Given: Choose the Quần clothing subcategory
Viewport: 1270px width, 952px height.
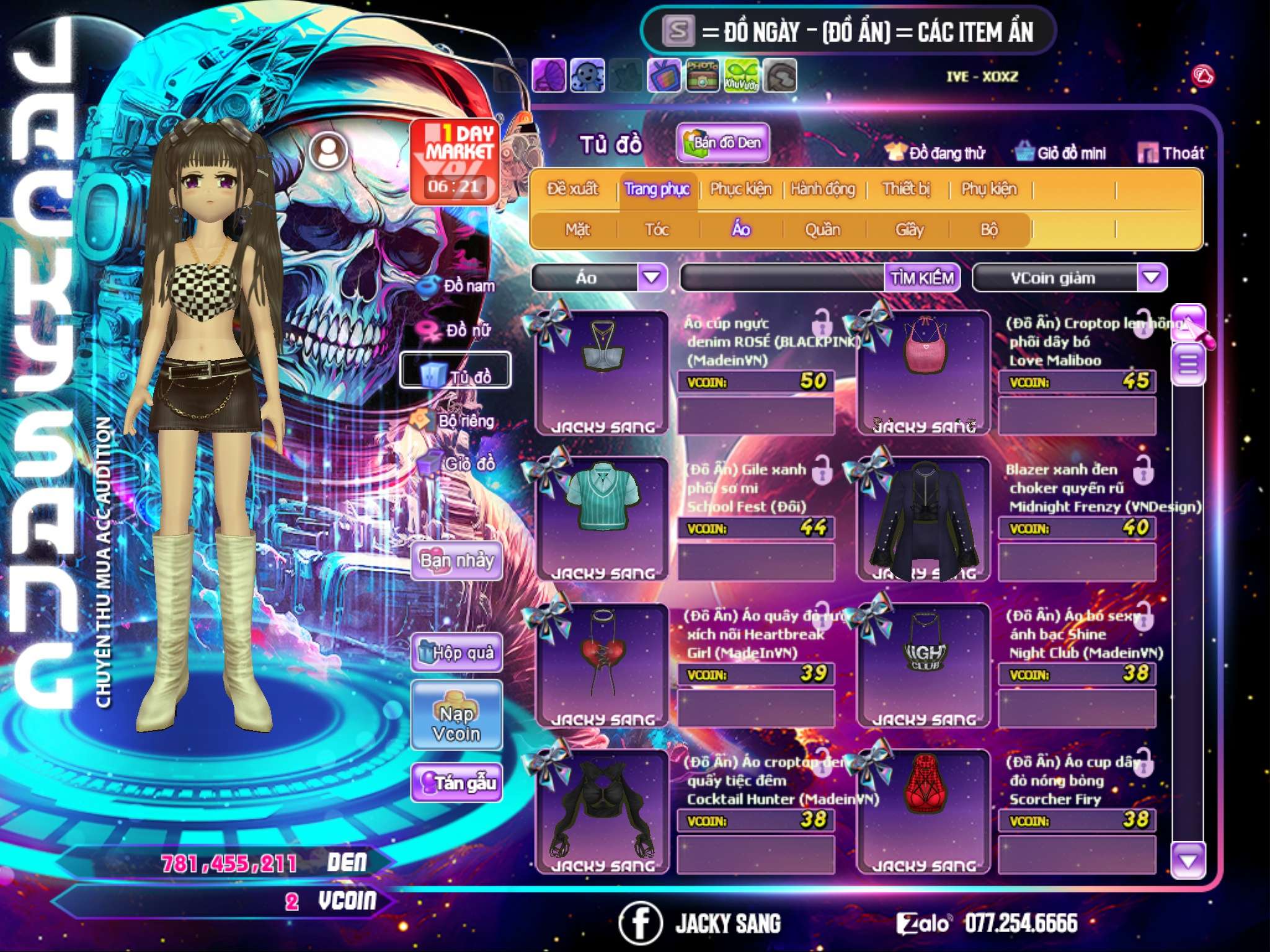Looking at the screenshot, I should click(x=822, y=230).
